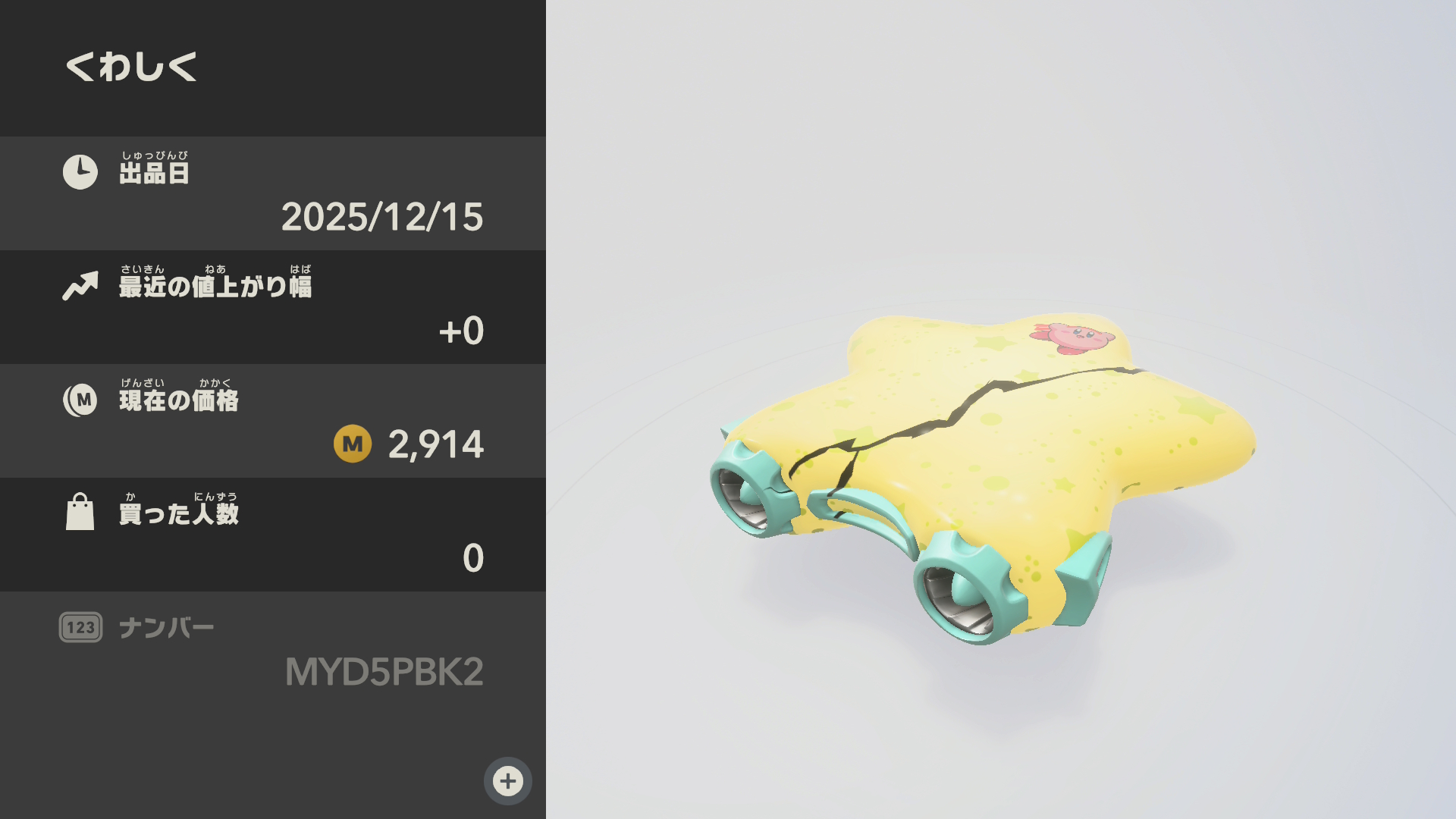Screen dimensions: 1456x819
Task: Select the ナンバー row showing MYD5PBK2
Action: click(273, 650)
